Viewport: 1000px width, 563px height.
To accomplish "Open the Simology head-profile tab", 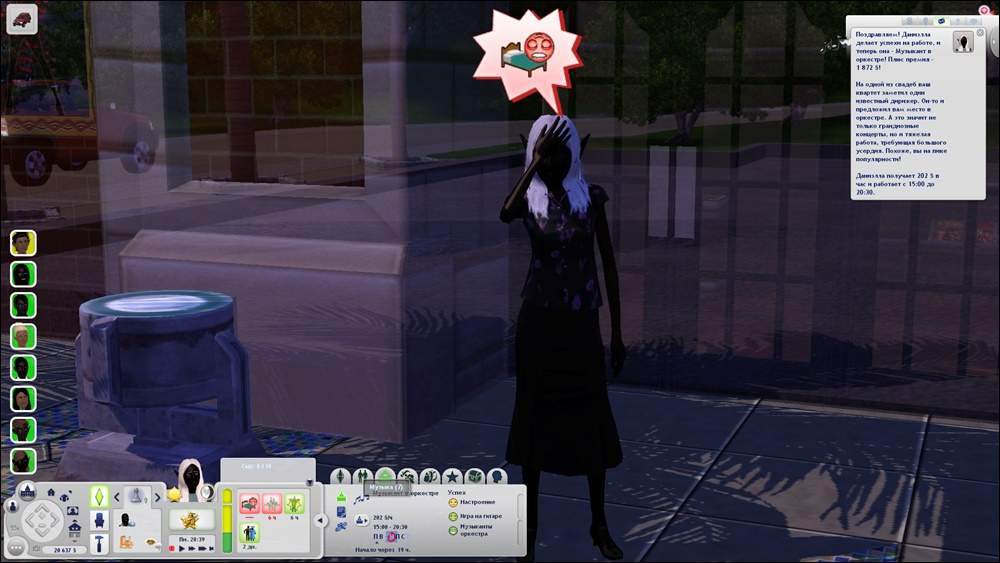I will pyautogui.click(x=497, y=477).
